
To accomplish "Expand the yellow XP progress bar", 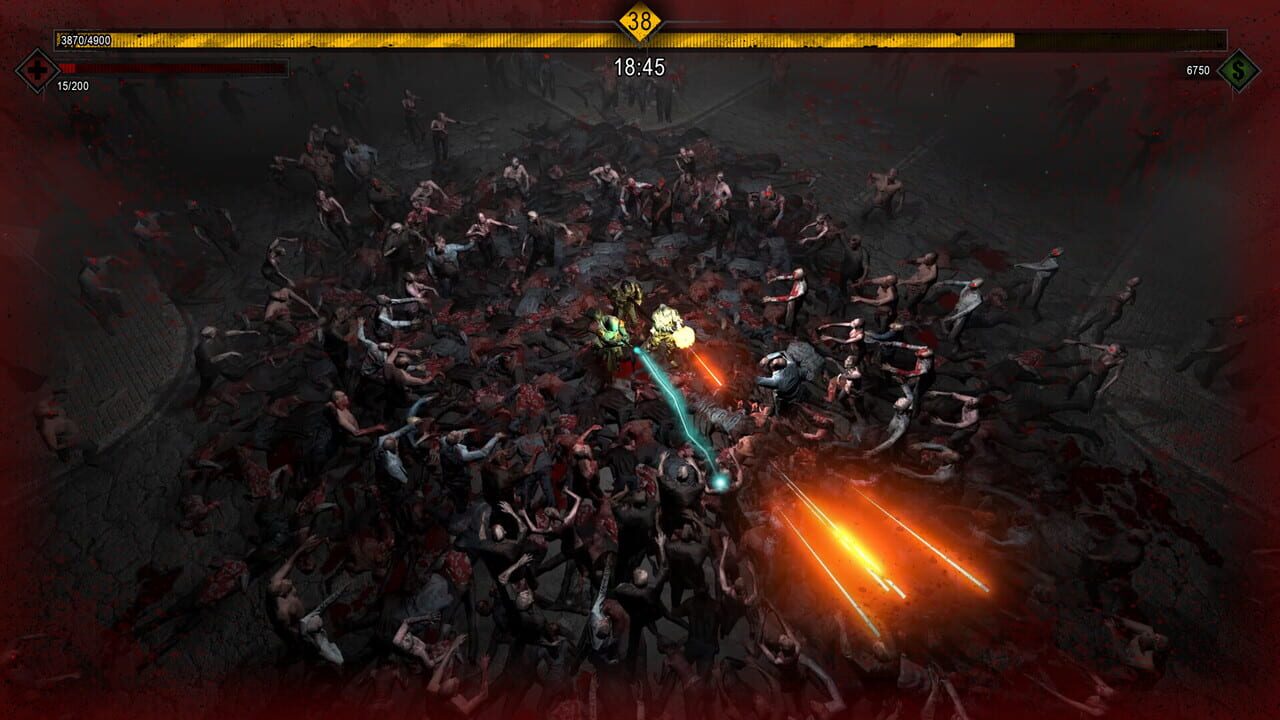I will (x=640, y=38).
